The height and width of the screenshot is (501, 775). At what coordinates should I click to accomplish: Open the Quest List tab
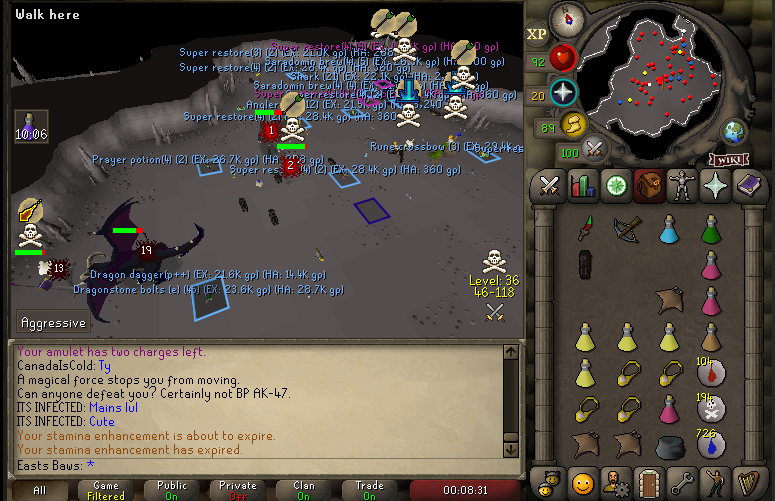619,185
